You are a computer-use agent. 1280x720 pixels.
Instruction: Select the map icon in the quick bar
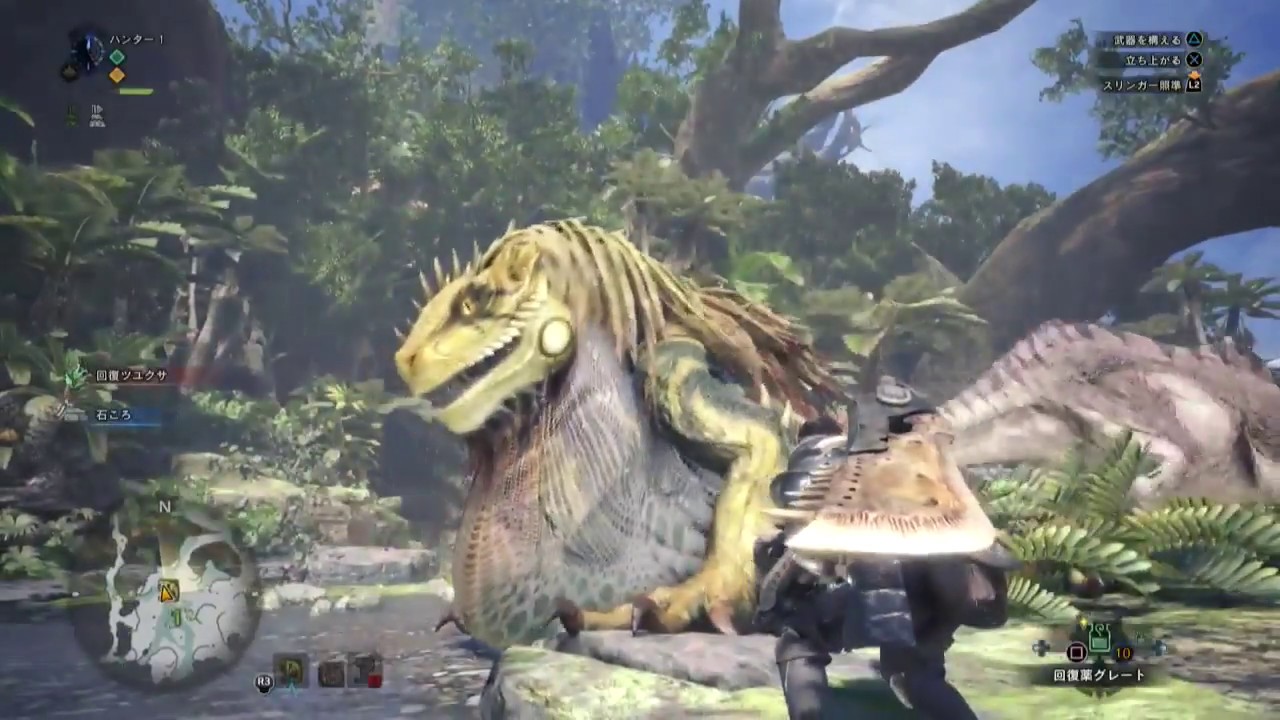[292, 670]
